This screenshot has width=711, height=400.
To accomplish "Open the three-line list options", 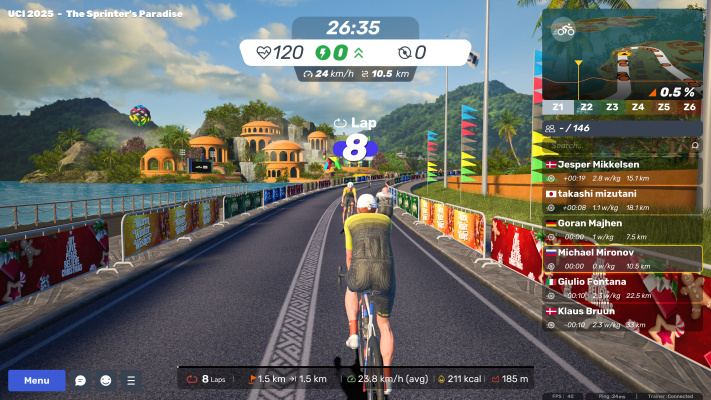I will [130, 381].
